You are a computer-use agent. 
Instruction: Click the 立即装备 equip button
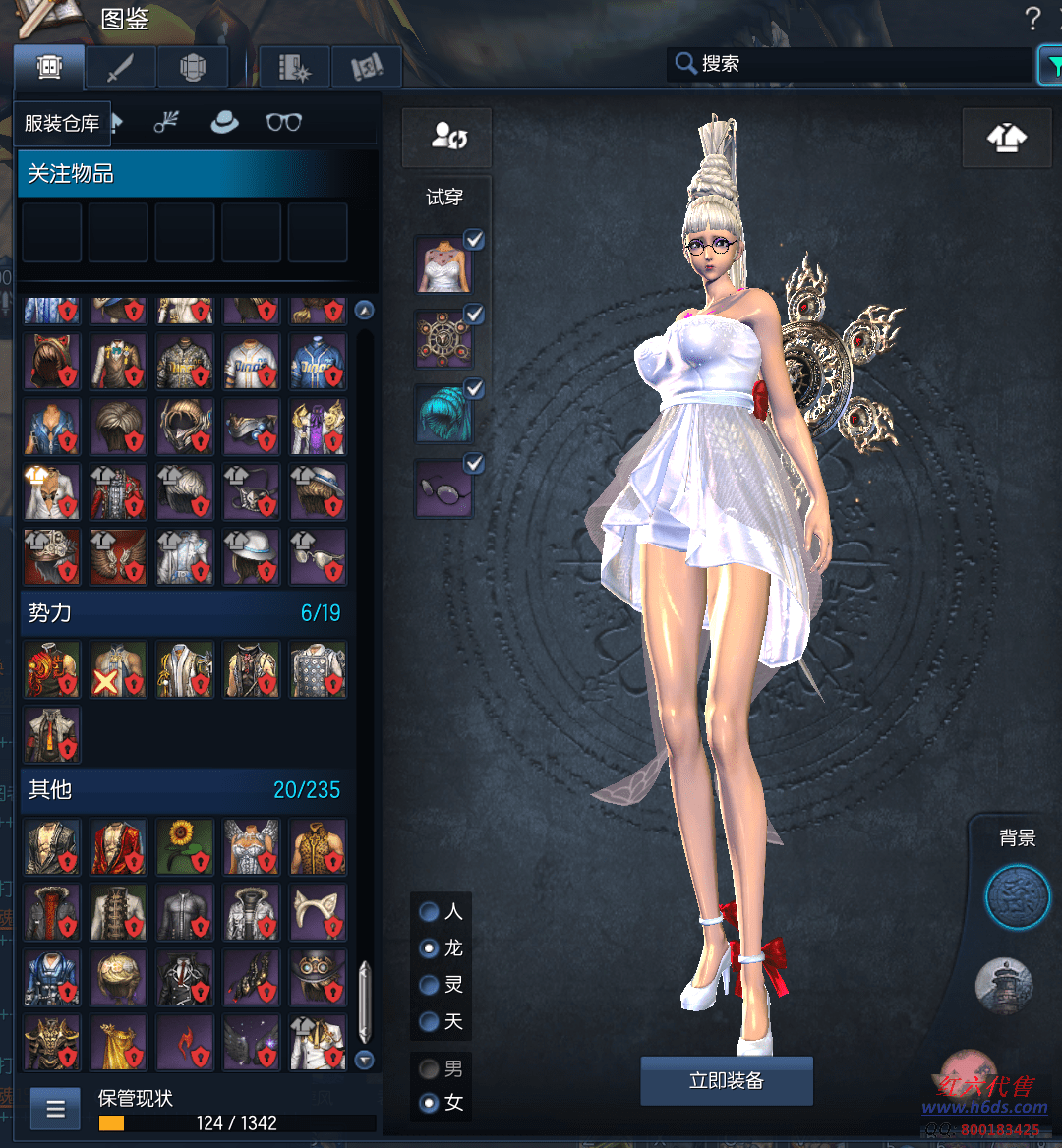(726, 1081)
